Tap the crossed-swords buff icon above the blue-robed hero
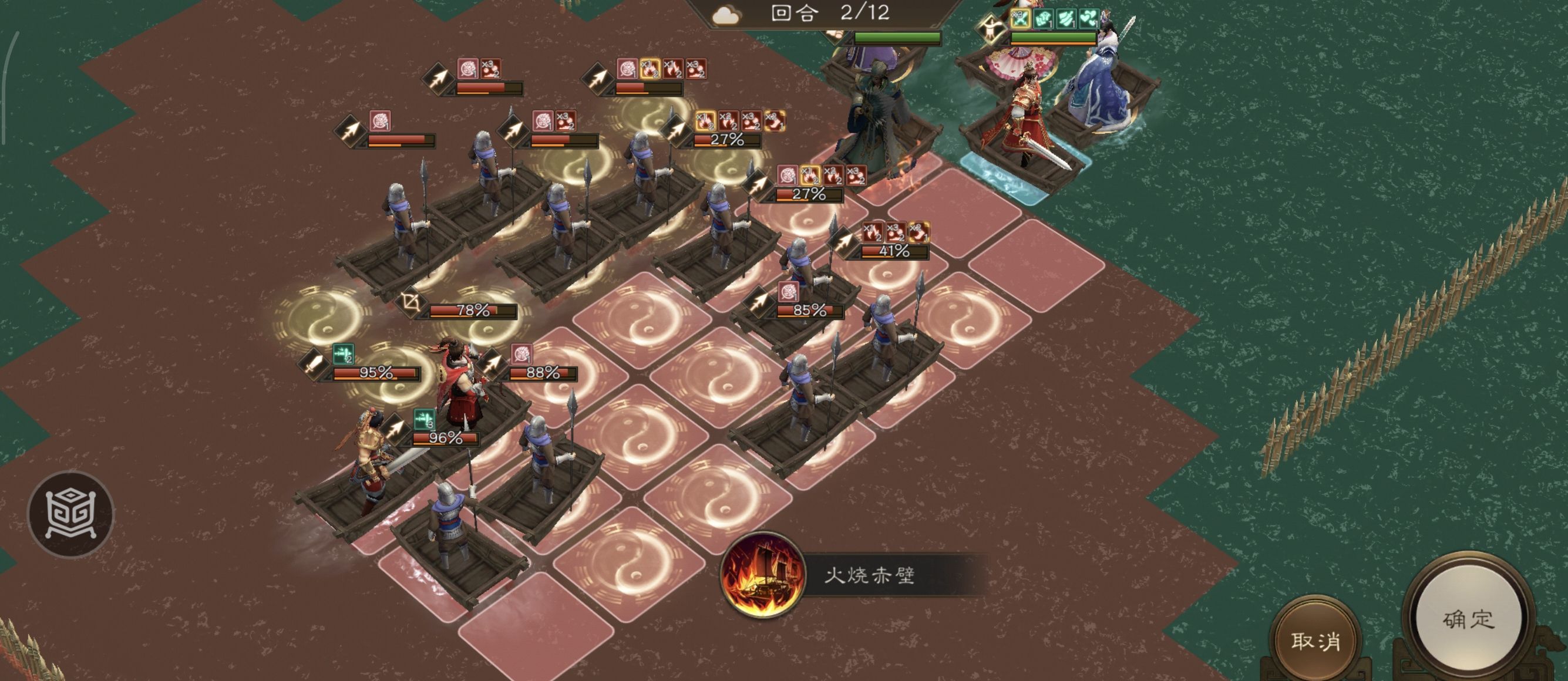The width and height of the screenshot is (1568, 681). pos(1021,18)
